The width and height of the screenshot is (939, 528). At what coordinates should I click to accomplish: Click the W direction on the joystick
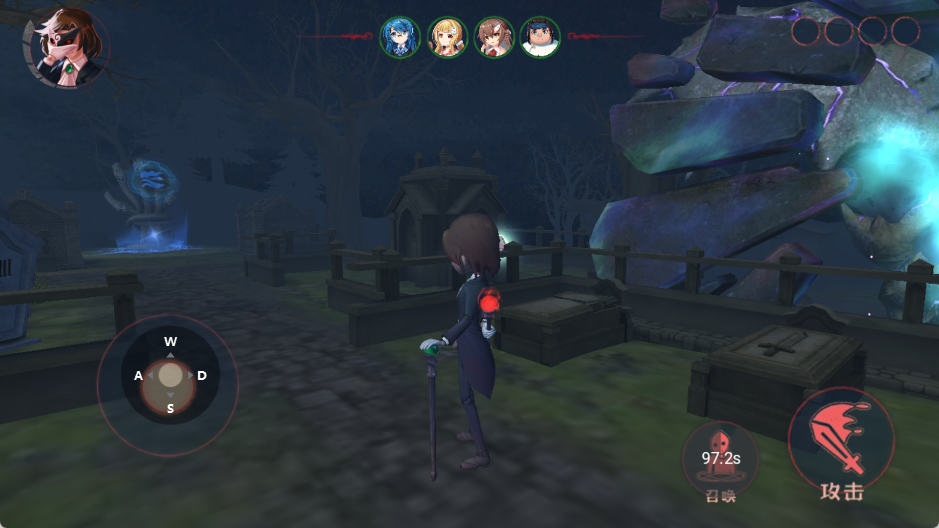click(171, 342)
